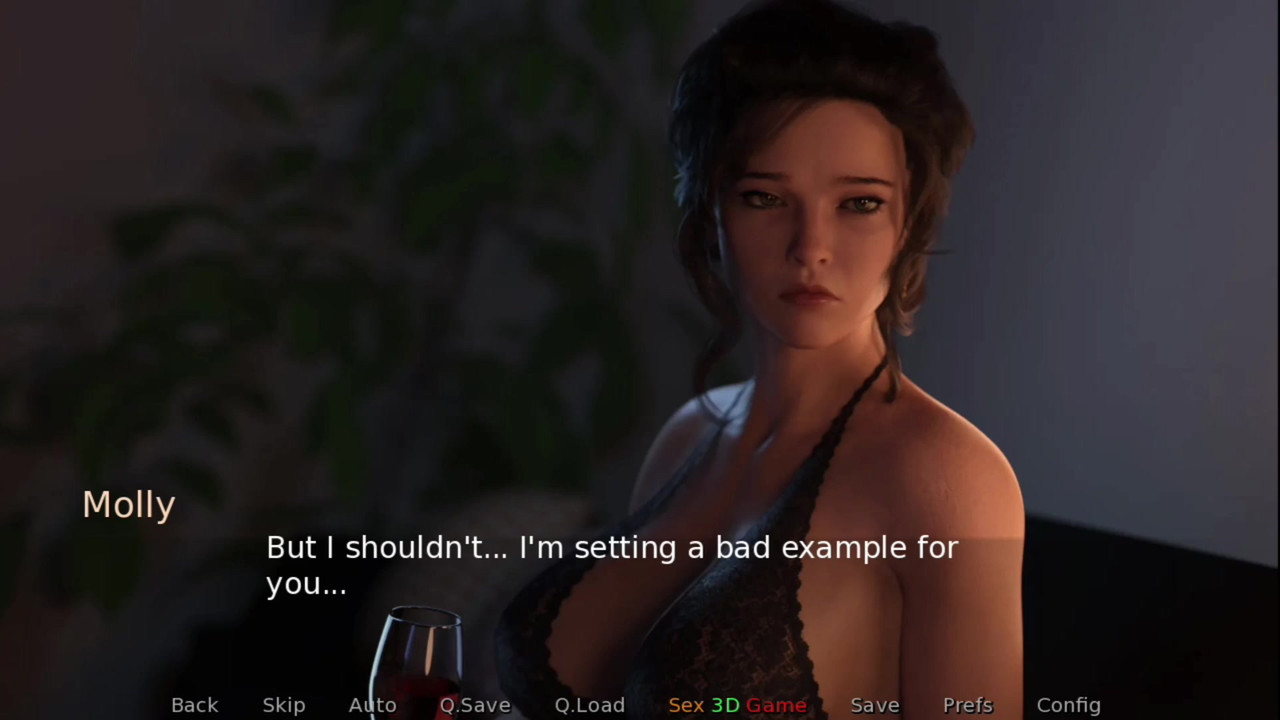Click the Sex 3D Game link
This screenshot has height=720, width=1280.
[x=737, y=705]
